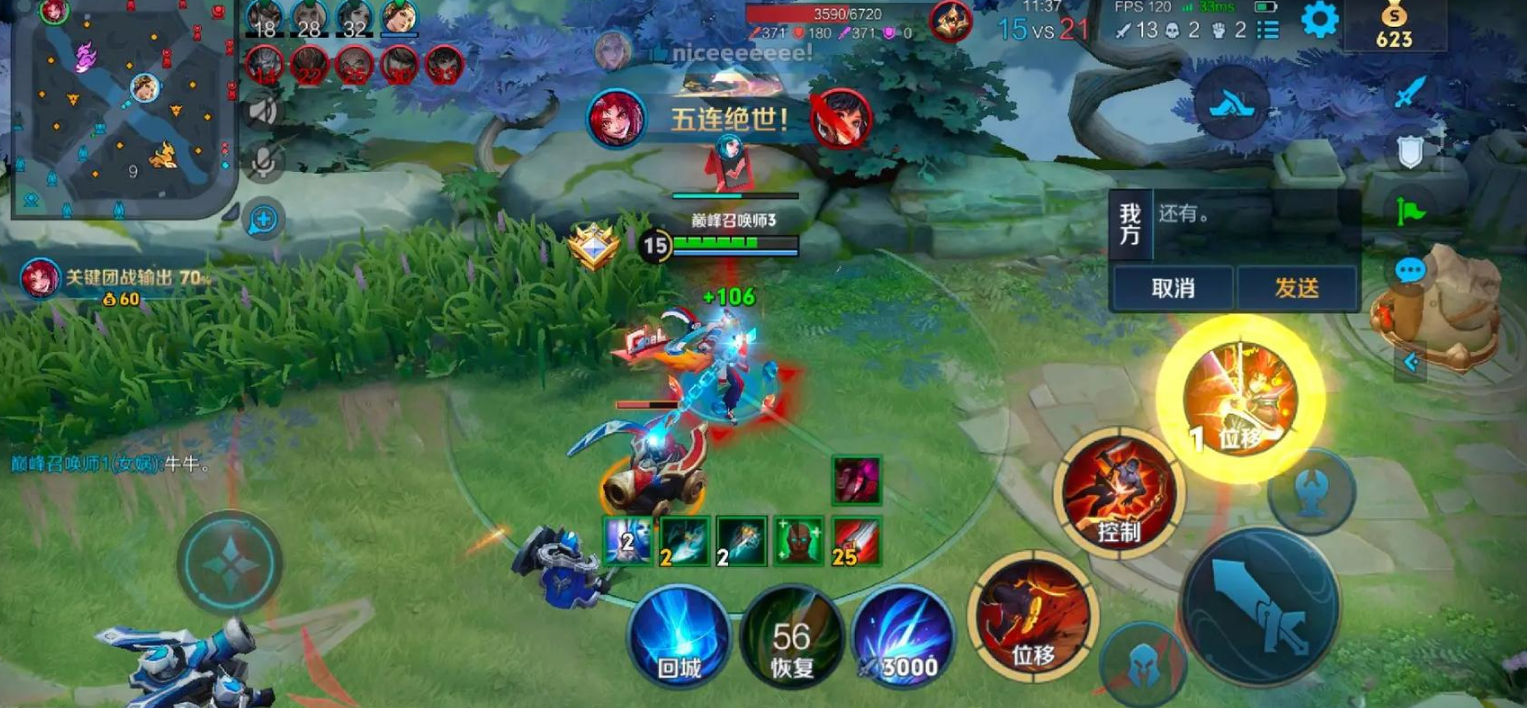Tap the minimap
This screenshot has height=708, width=1527.
[122, 107]
